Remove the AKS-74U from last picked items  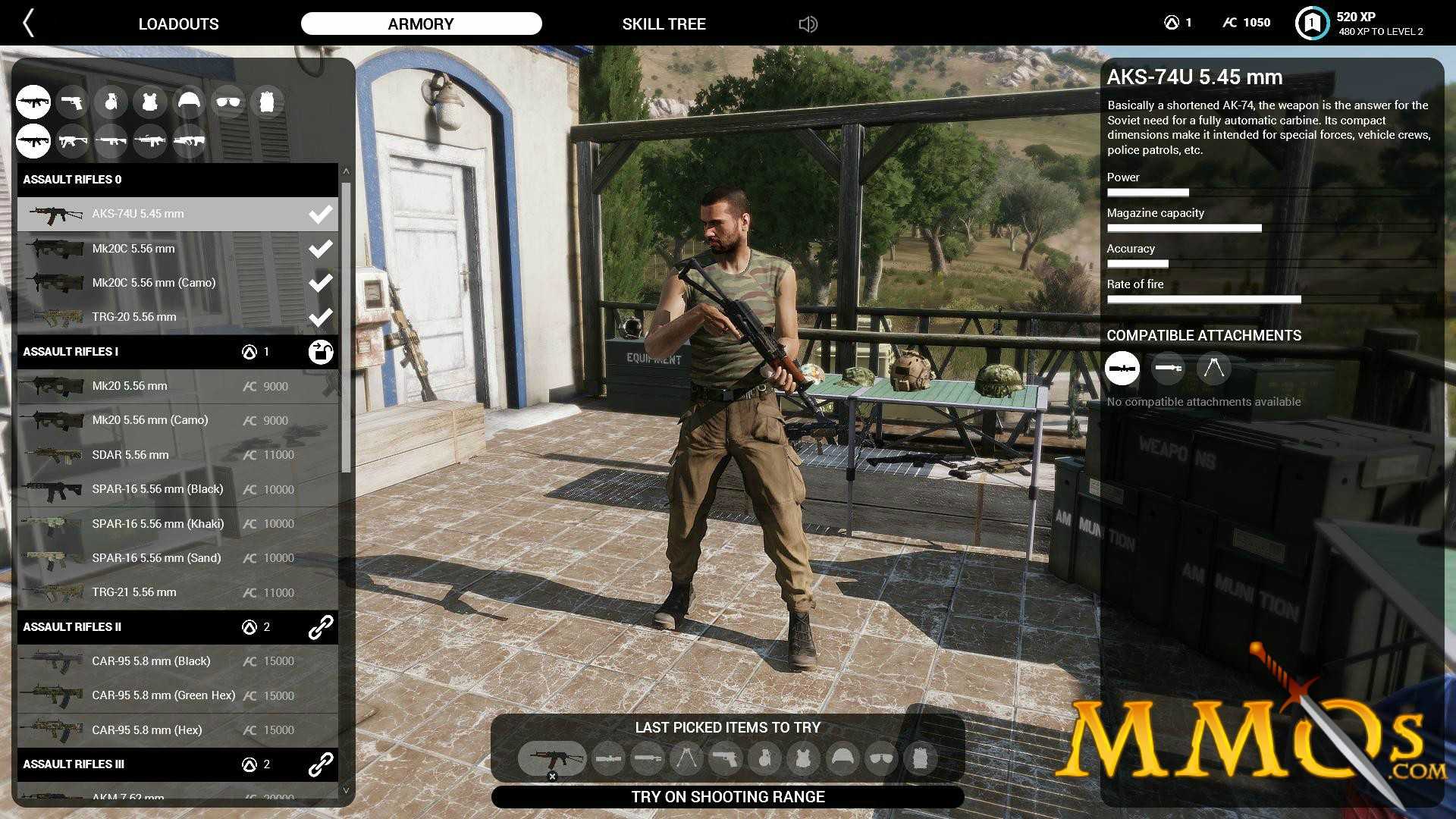click(x=552, y=776)
